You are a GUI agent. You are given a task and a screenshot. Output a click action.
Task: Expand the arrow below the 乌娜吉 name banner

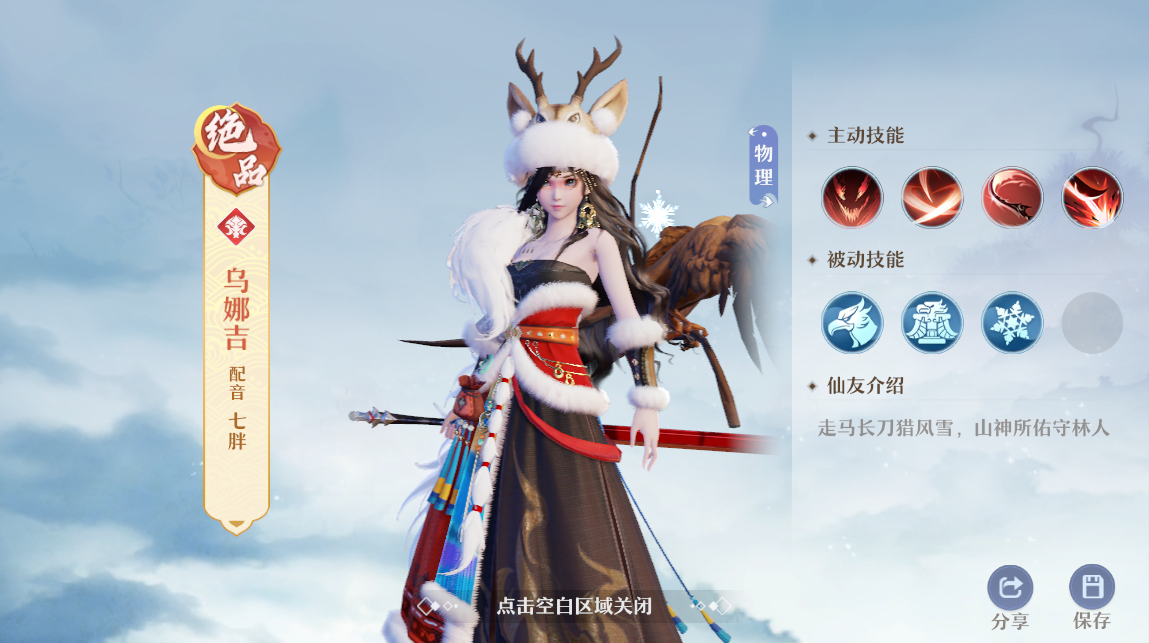236,523
